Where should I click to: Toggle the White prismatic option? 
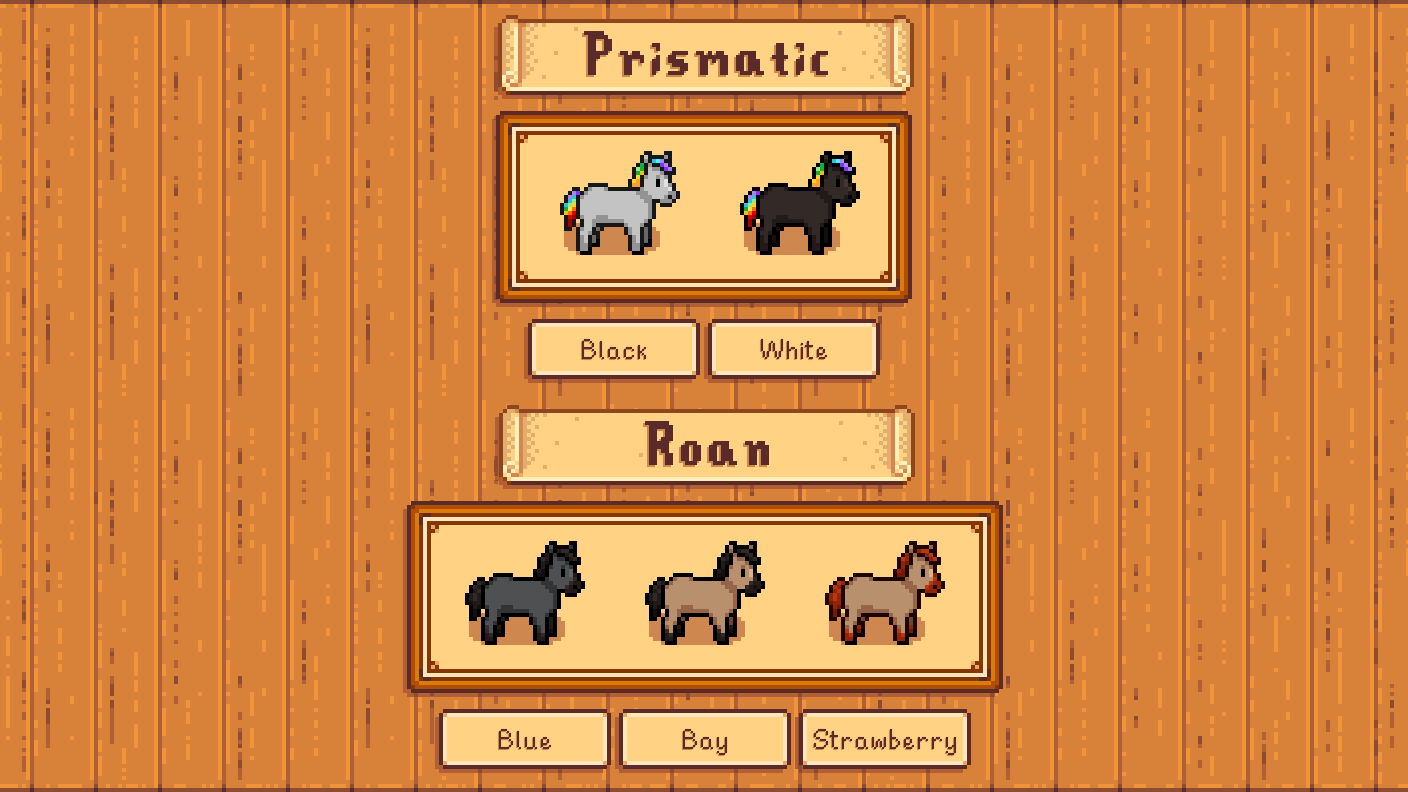[793, 350]
